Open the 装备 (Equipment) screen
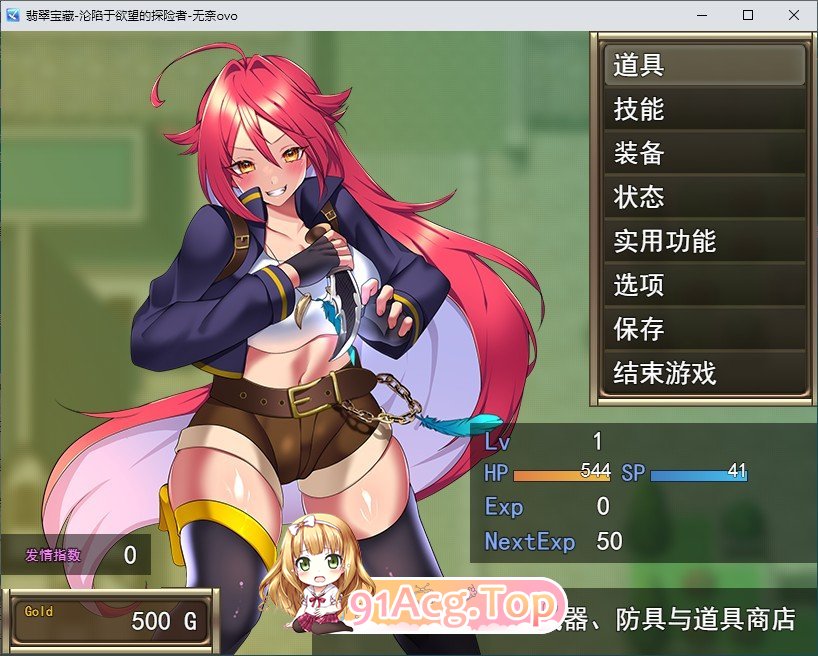 click(x=703, y=154)
